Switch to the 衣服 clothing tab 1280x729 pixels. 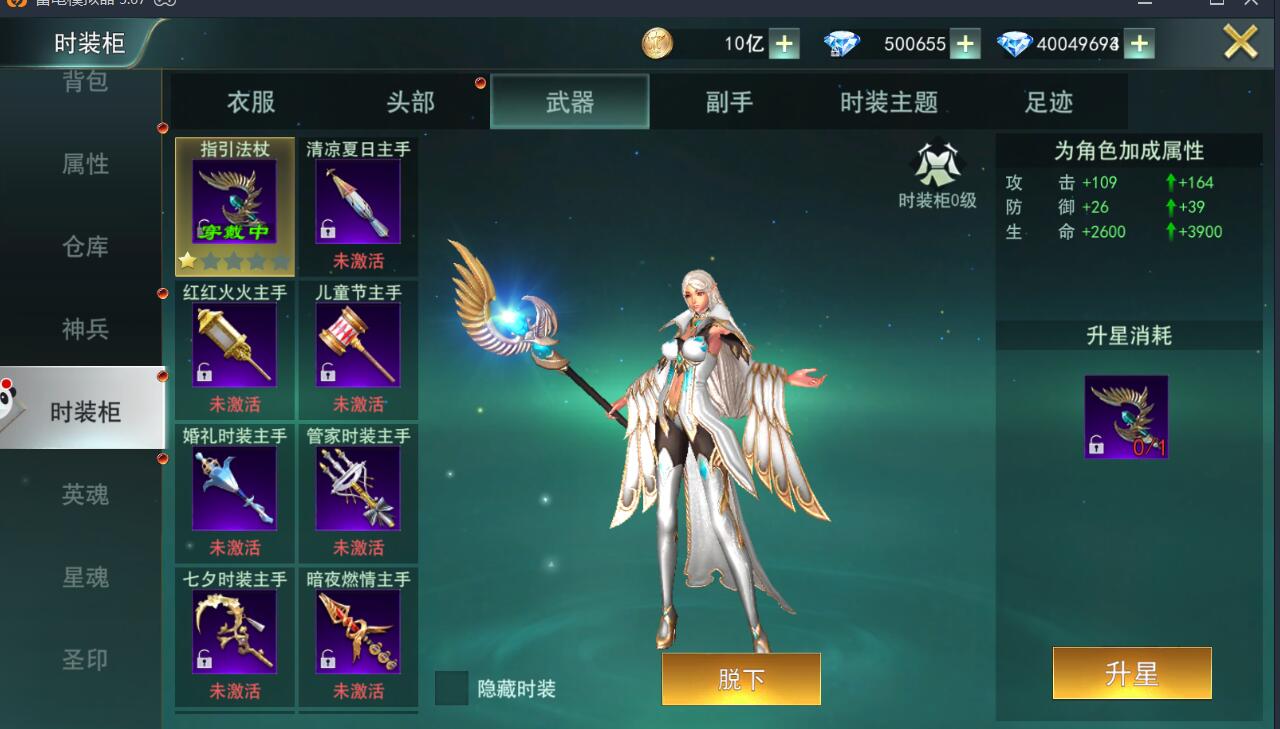click(250, 102)
